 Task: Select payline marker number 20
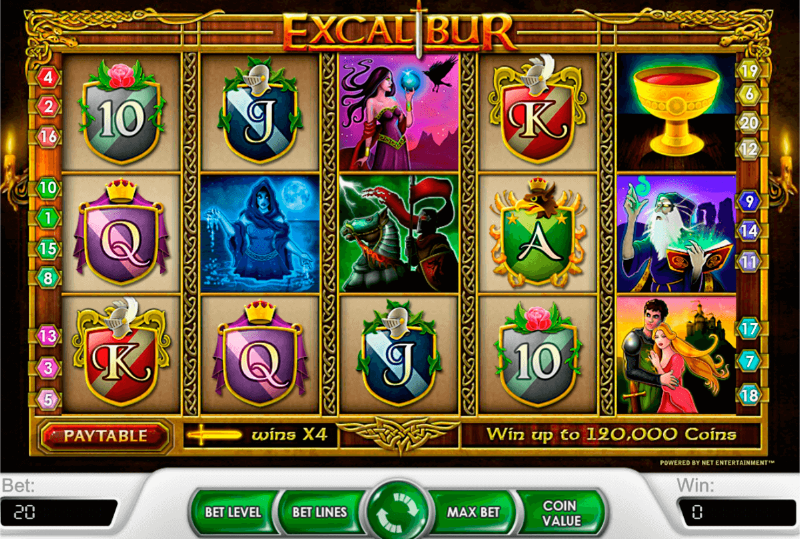click(749, 122)
